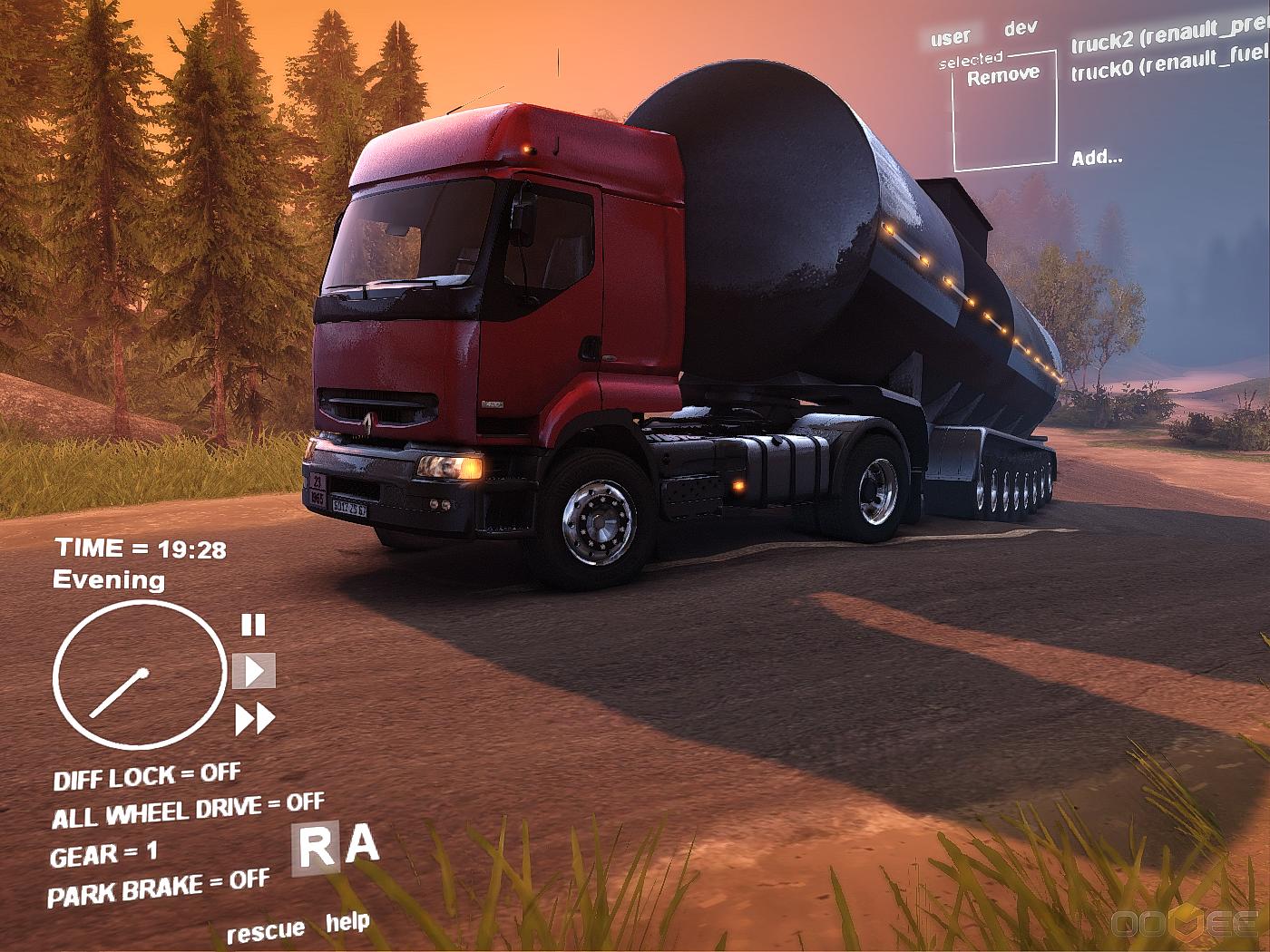Switch to the user tab
Image resolution: width=1270 pixels, height=952 pixels.
[x=950, y=37]
